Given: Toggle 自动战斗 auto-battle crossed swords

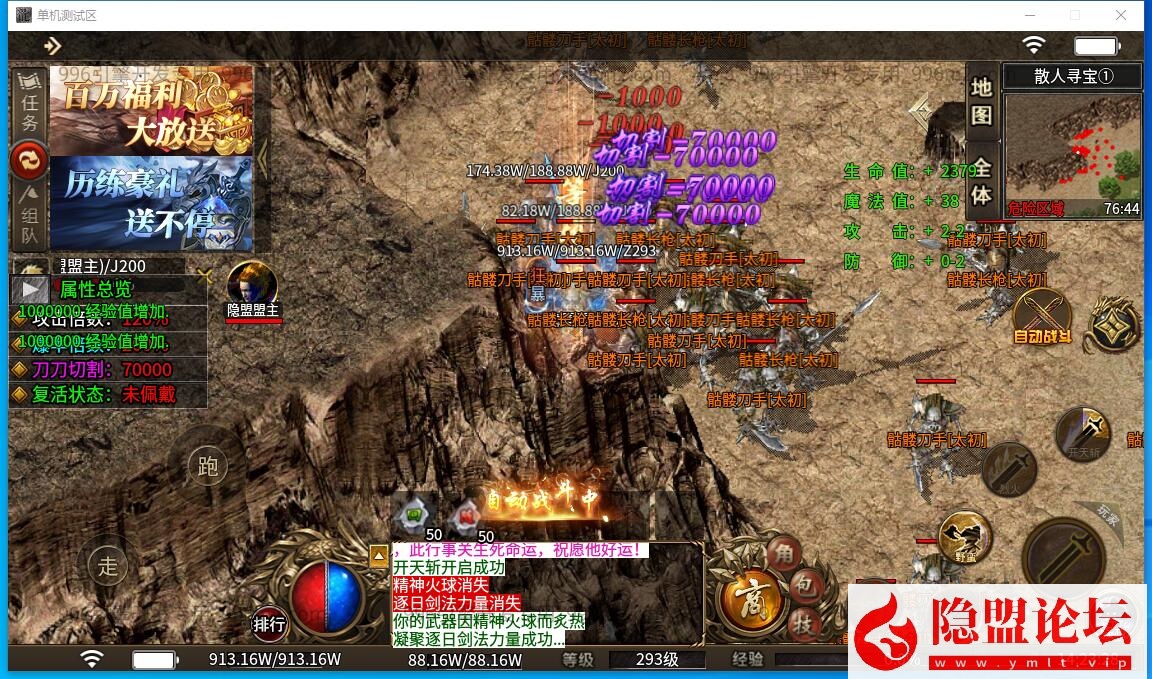Looking at the screenshot, I should pyautogui.click(x=1041, y=313).
